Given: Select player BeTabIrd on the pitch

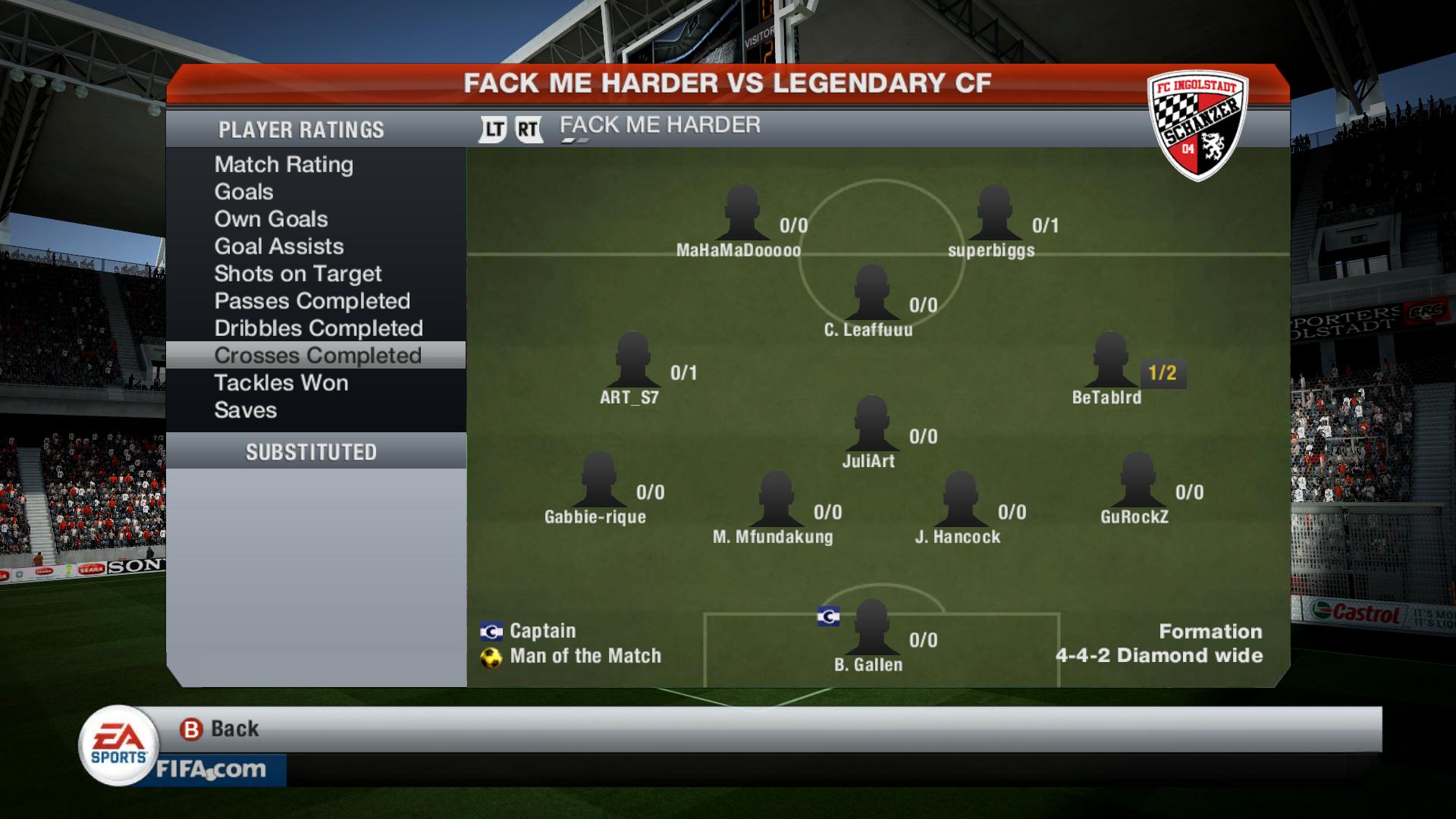Looking at the screenshot, I should click(x=1109, y=362).
